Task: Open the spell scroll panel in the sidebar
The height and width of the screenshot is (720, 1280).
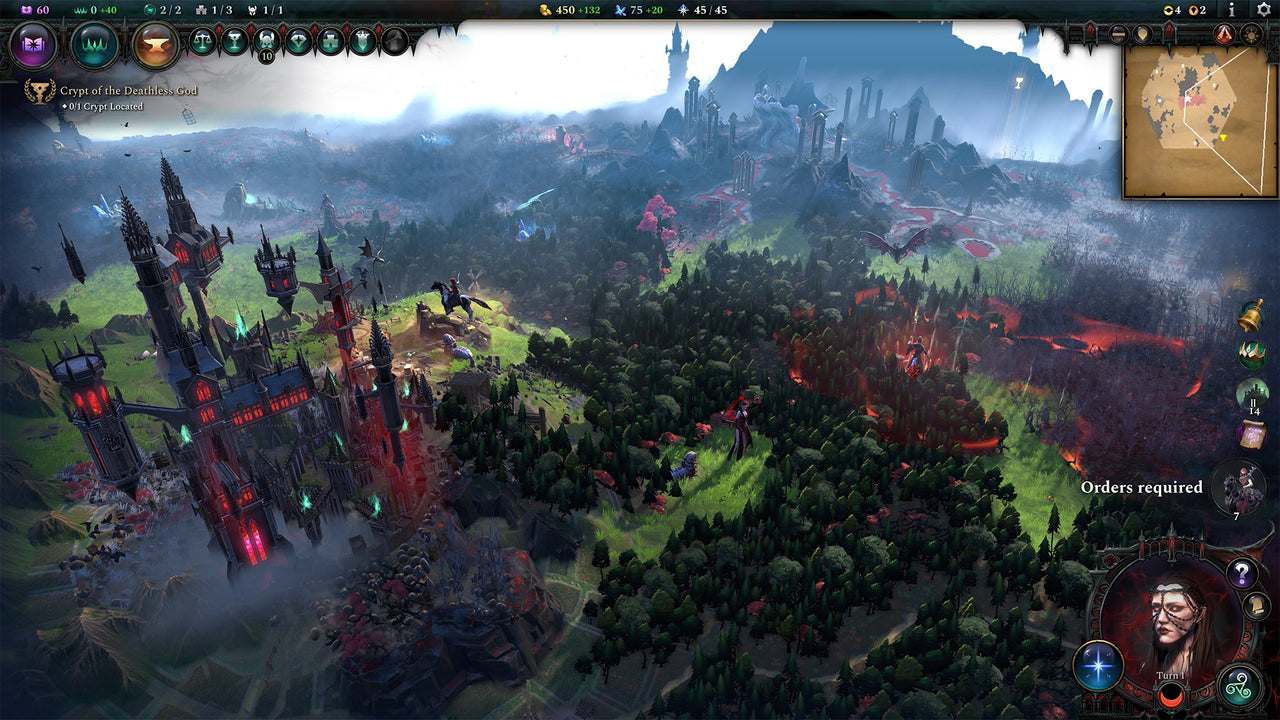Action: point(1251,435)
